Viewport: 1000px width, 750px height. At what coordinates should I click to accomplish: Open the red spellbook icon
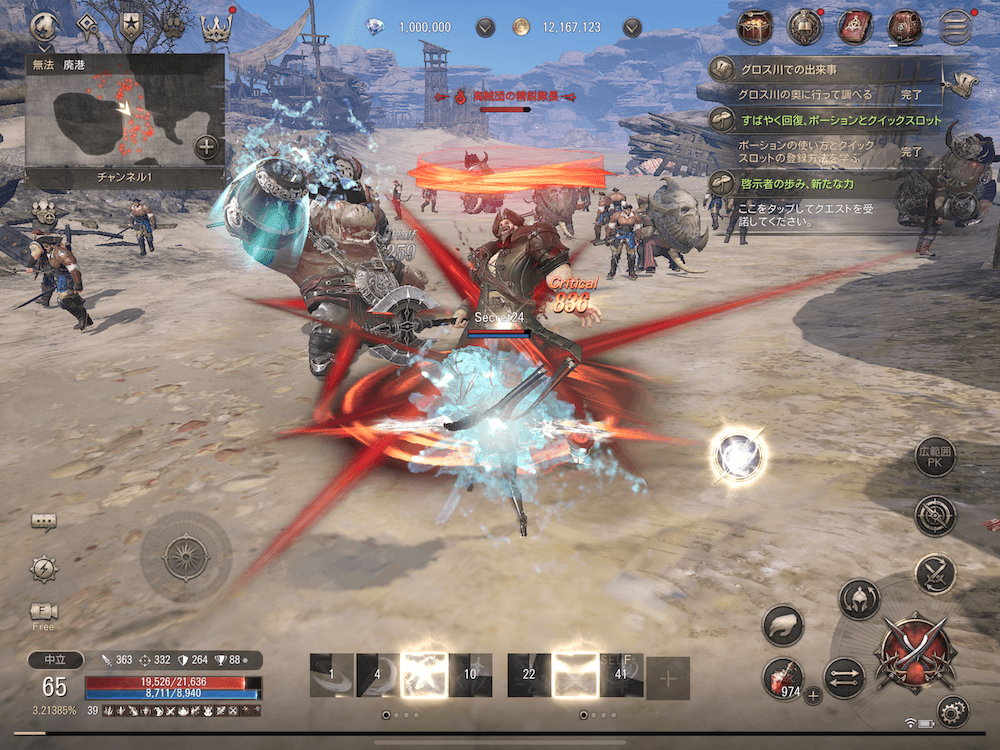(x=856, y=27)
